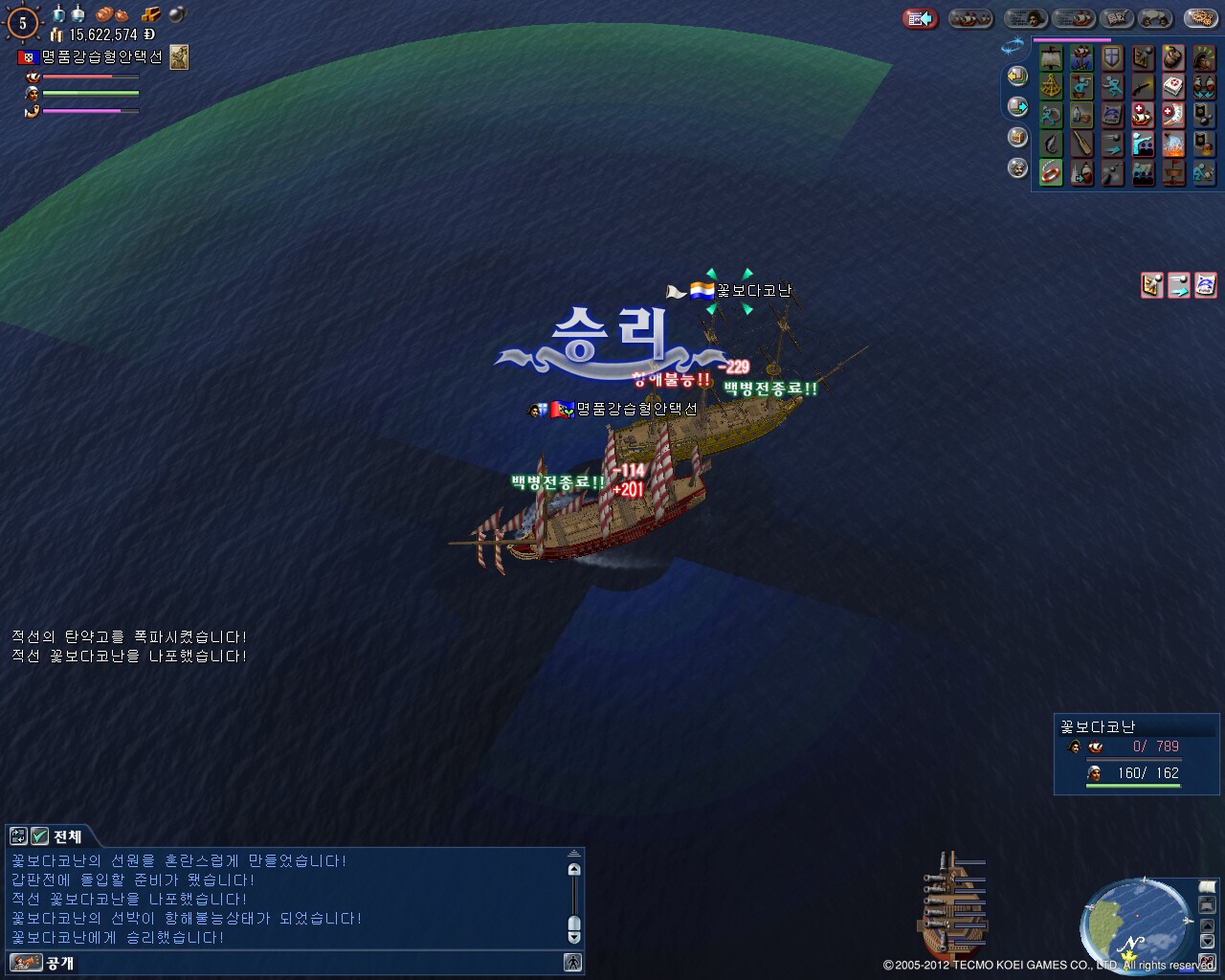Select the flintlock gunfire skill

[x=1143, y=87]
